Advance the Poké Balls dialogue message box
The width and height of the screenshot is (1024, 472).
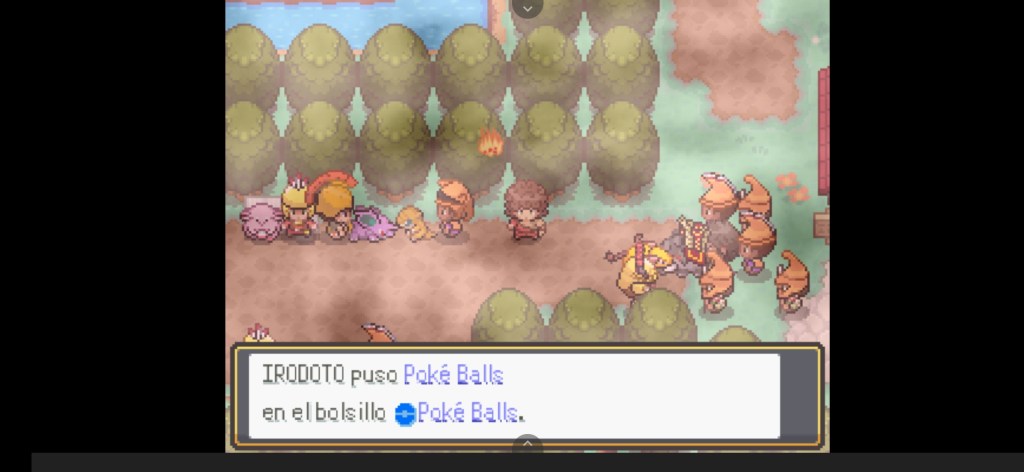(x=526, y=394)
